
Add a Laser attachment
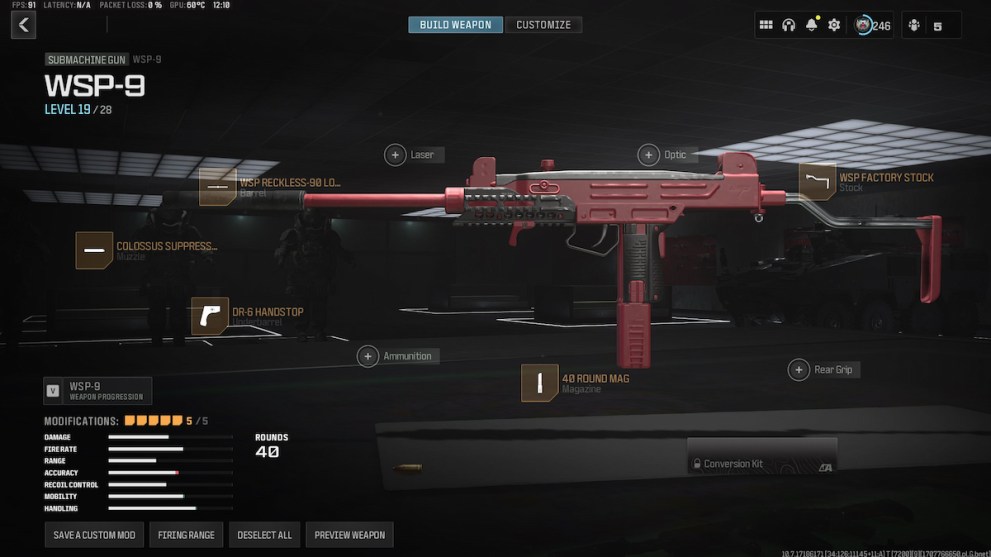(x=396, y=155)
